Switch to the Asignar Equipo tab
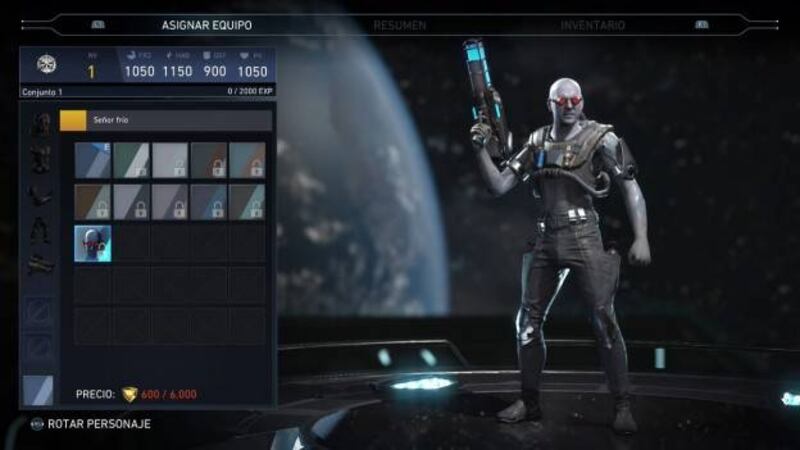Screen dimensions: 800x450 click(x=207, y=24)
